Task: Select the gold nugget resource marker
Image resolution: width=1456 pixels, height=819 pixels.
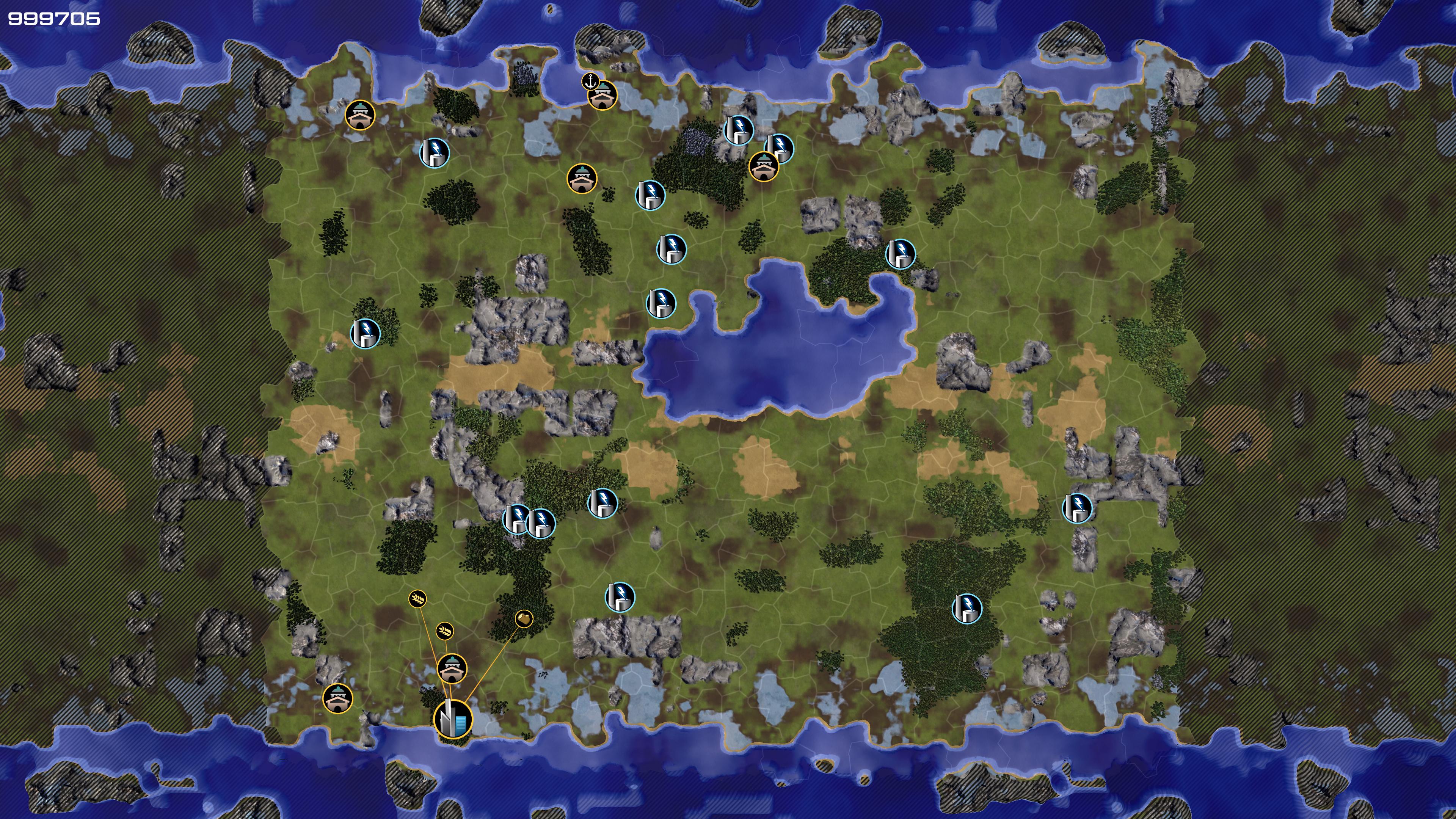Action: 524,618
